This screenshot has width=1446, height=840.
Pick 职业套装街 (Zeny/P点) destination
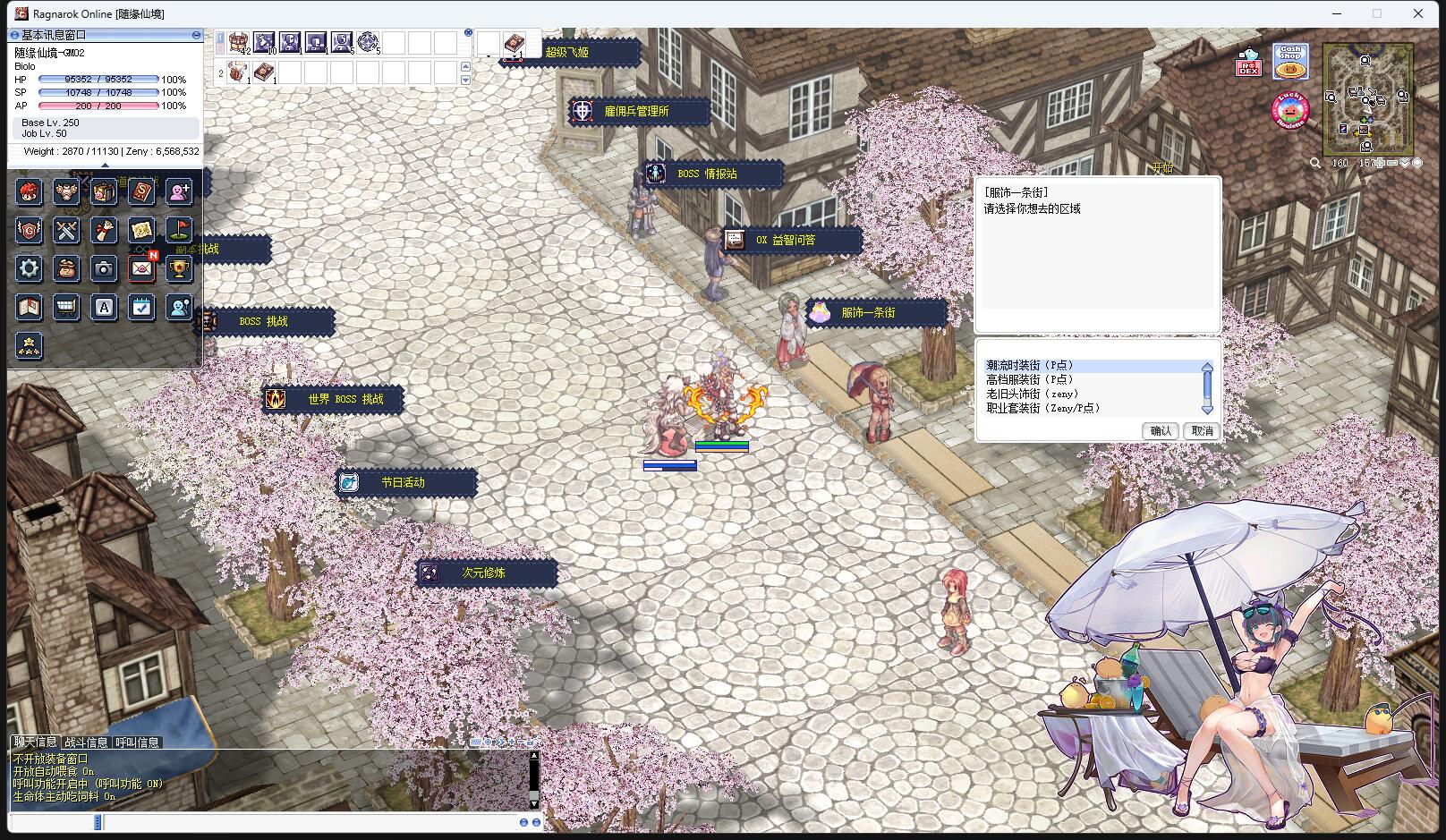[1042, 408]
